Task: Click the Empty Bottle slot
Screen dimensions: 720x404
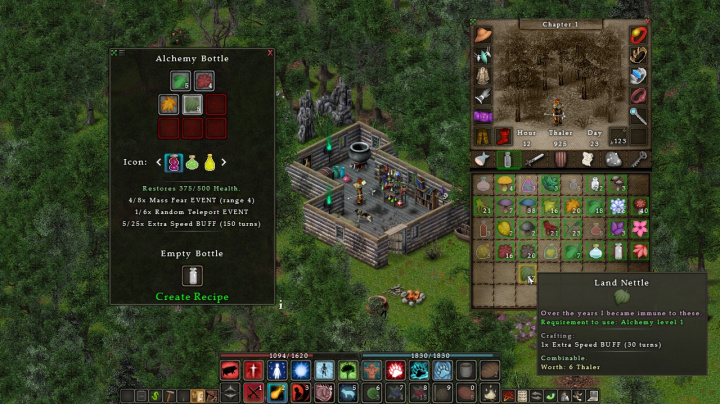Action: (191, 276)
